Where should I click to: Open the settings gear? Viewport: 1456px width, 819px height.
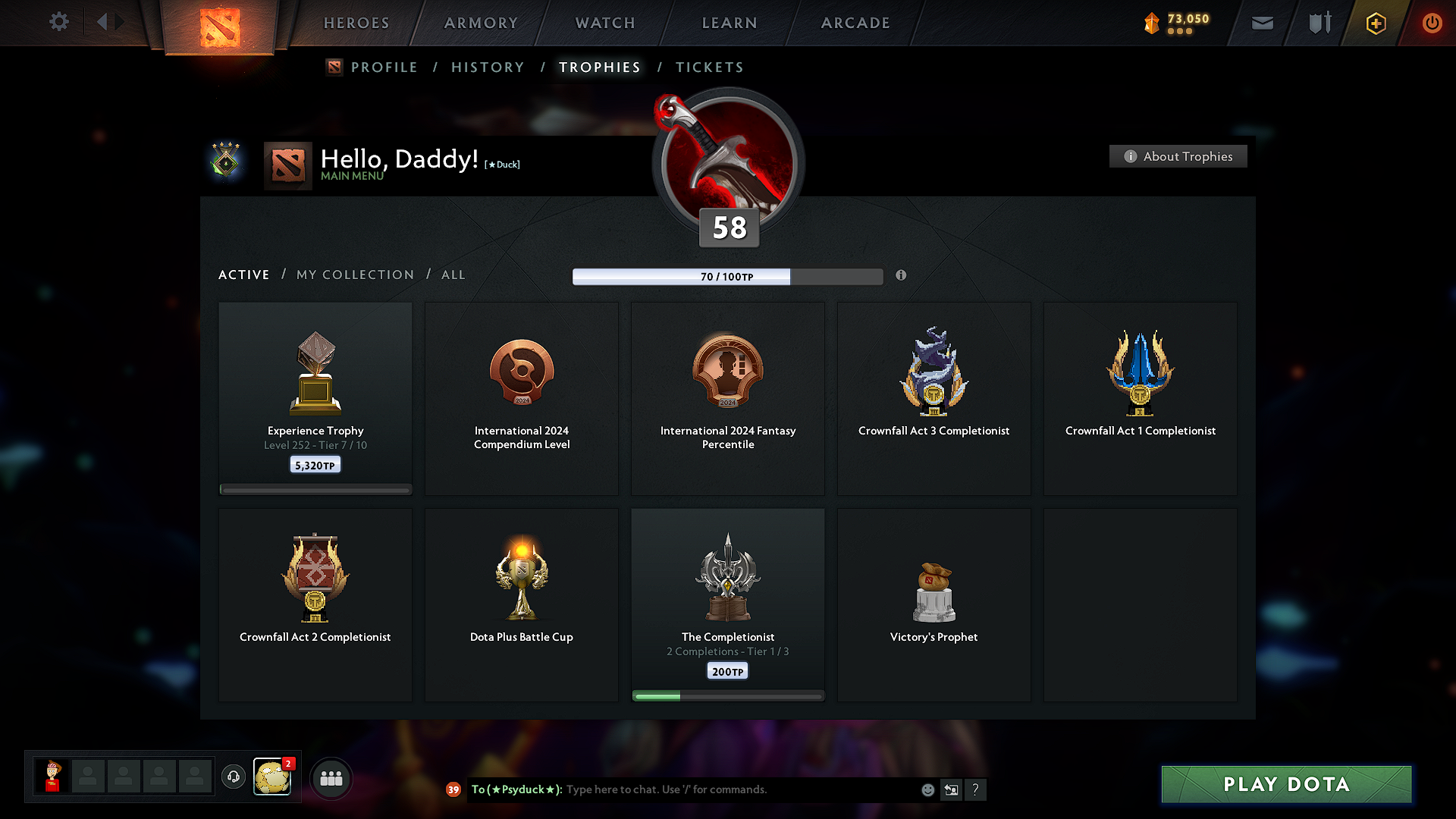[x=58, y=22]
